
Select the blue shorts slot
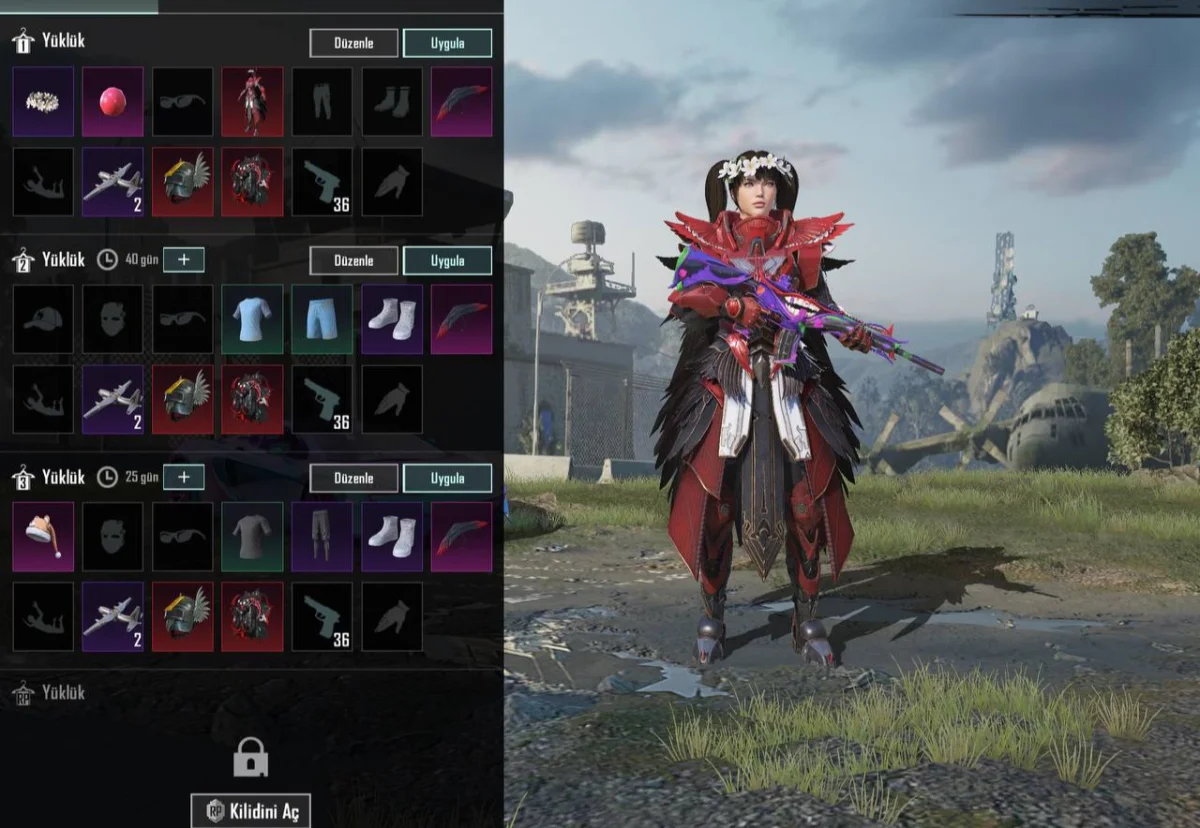[x=322, y=319]
